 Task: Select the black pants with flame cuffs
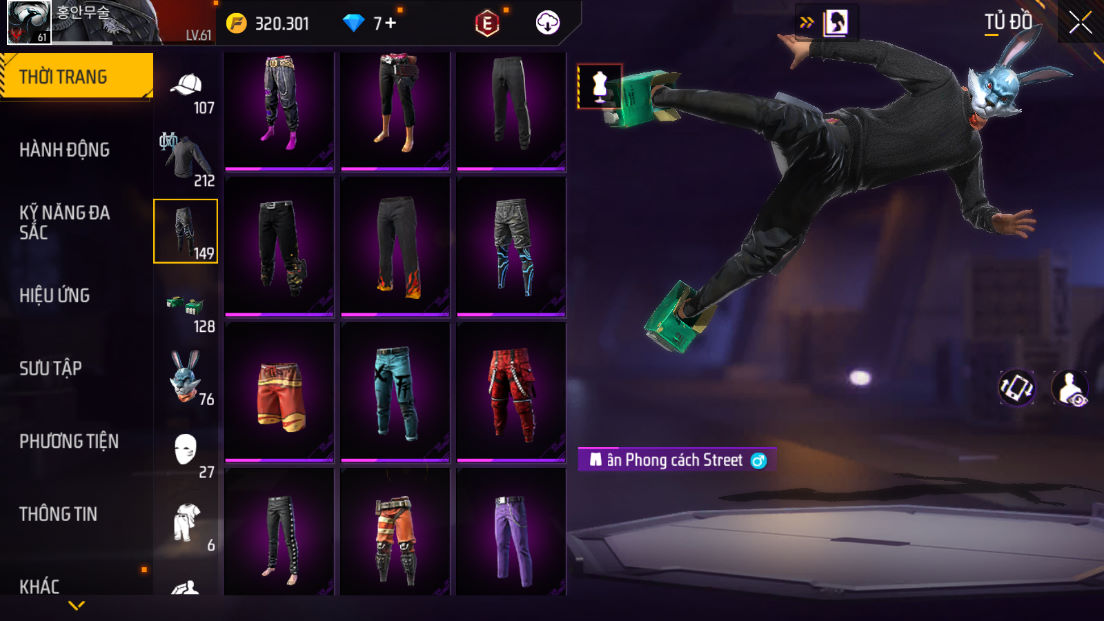point(396,246)
